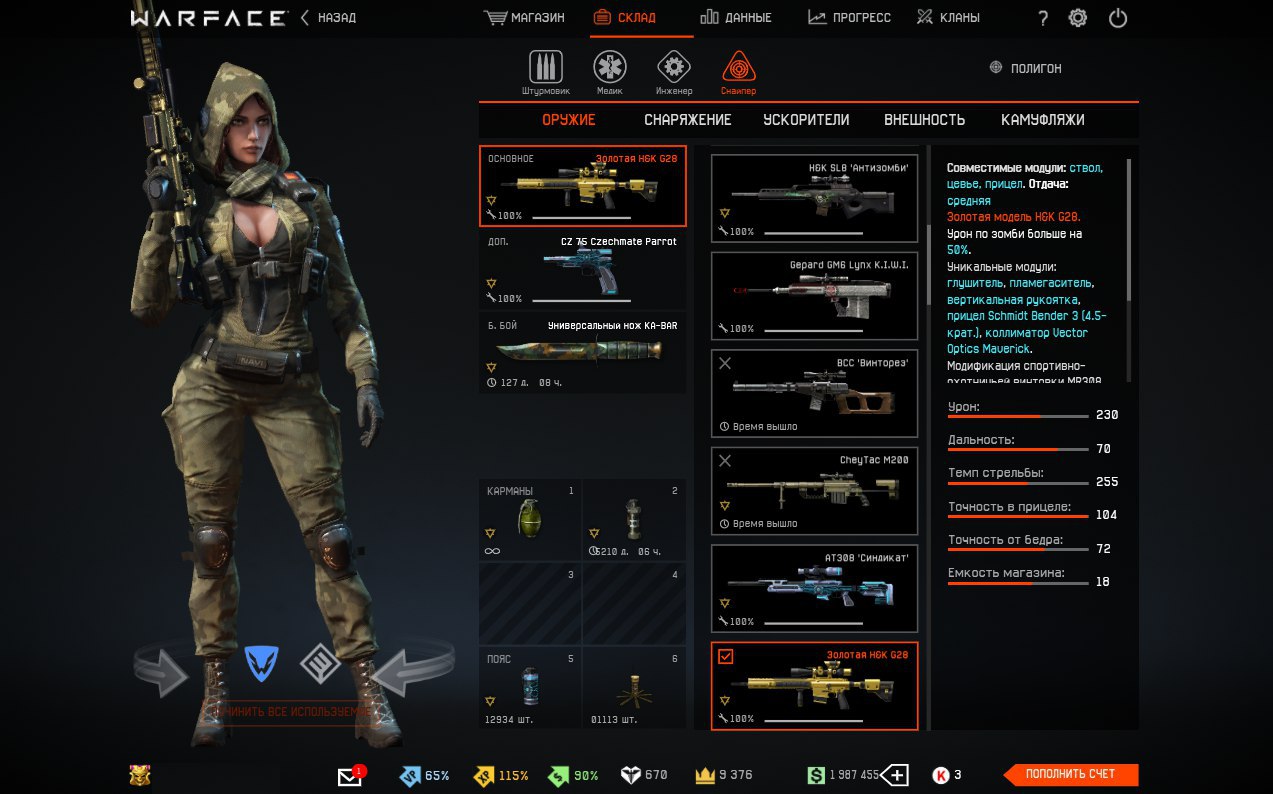Go back with the Назад button
Screen dimensions: 1273x794
(x=328, y=18)
